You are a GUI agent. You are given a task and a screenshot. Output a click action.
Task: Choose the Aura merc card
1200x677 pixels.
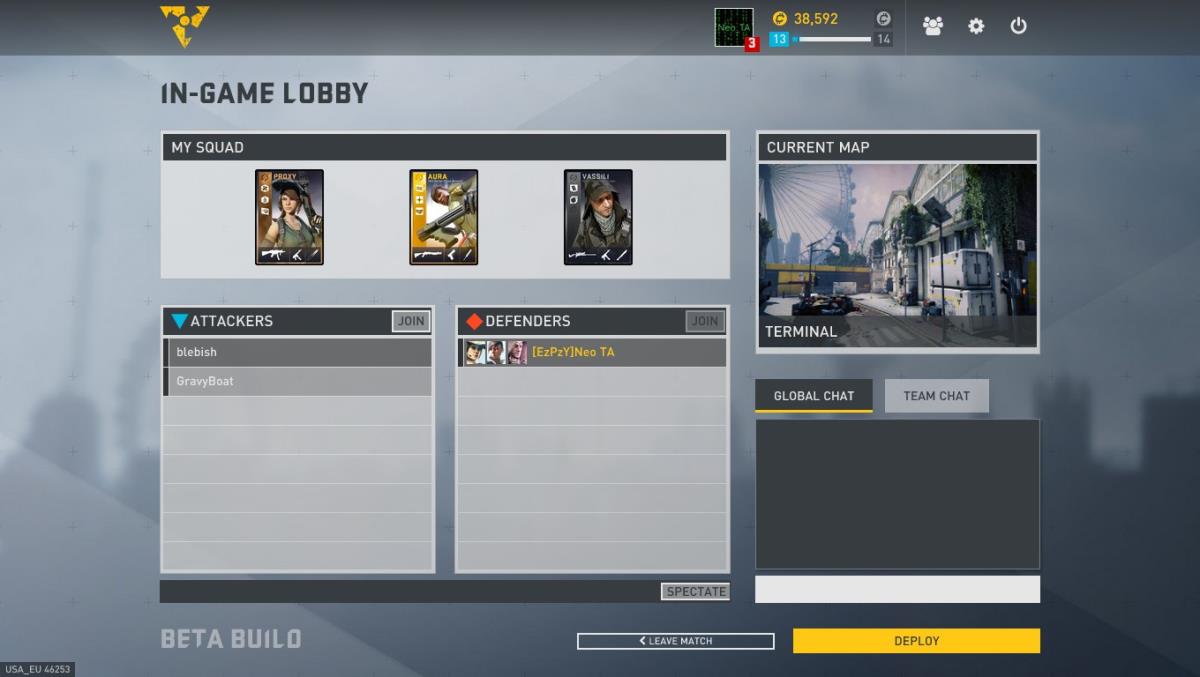[443, 217]
